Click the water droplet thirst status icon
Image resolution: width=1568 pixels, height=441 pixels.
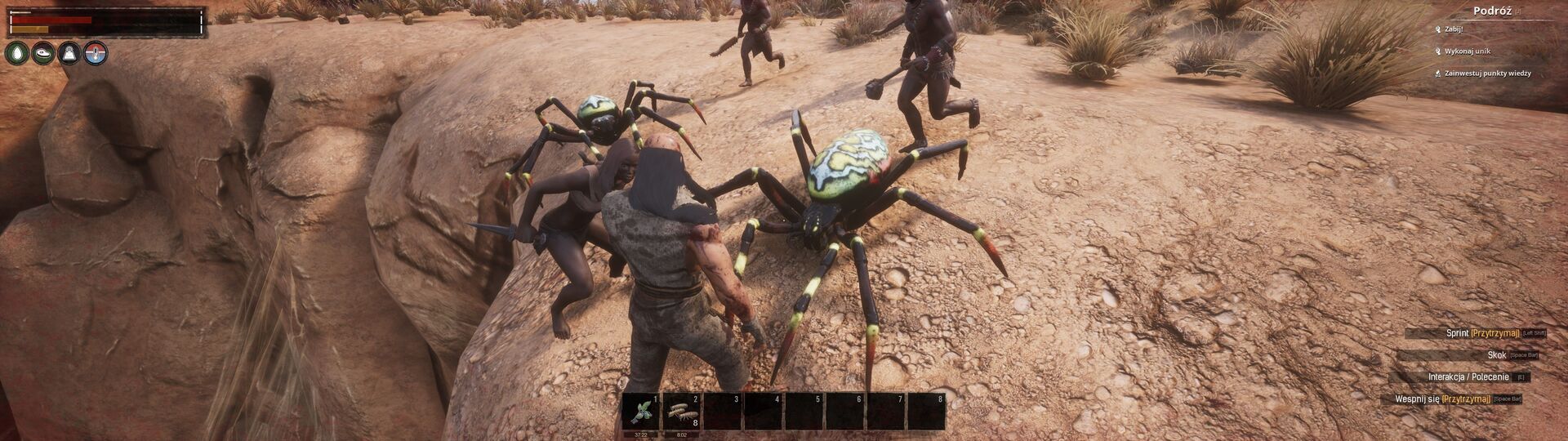(x=16, y=54)
